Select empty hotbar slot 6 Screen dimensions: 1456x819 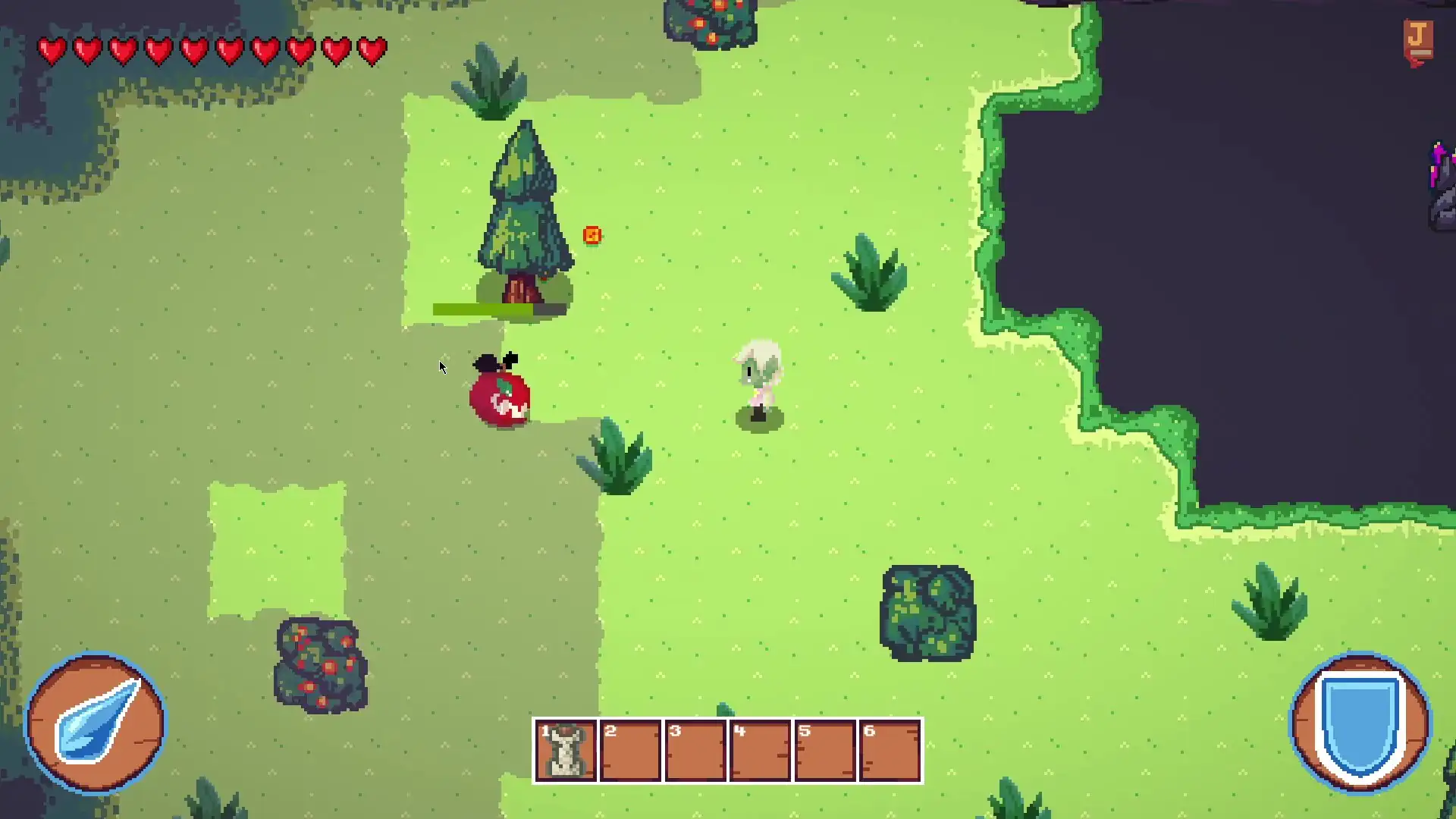point(891,751)
